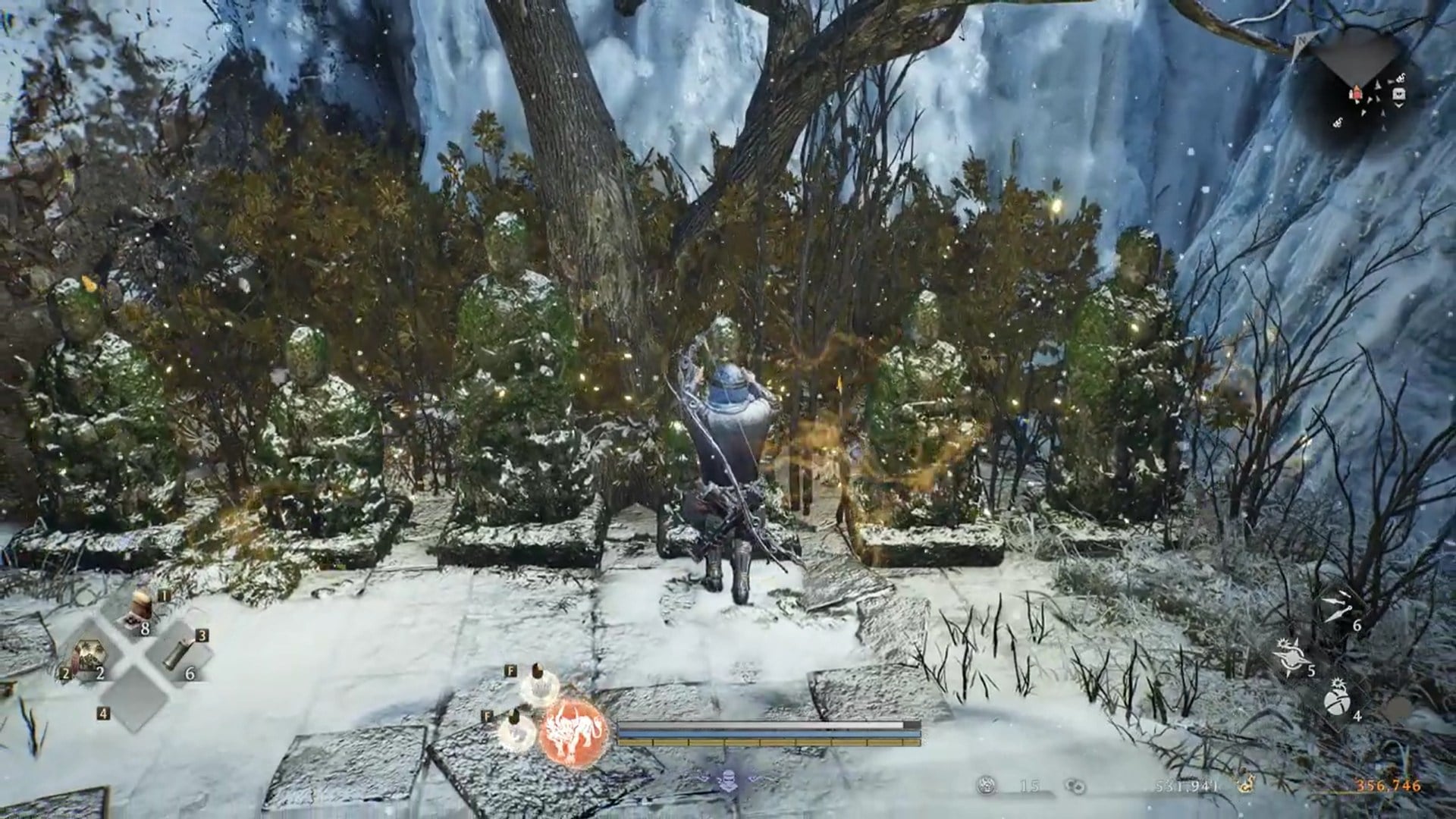Screen dimensions: 1456x819
Task: Toggle the left item slot marked 2
Action: 90,654
